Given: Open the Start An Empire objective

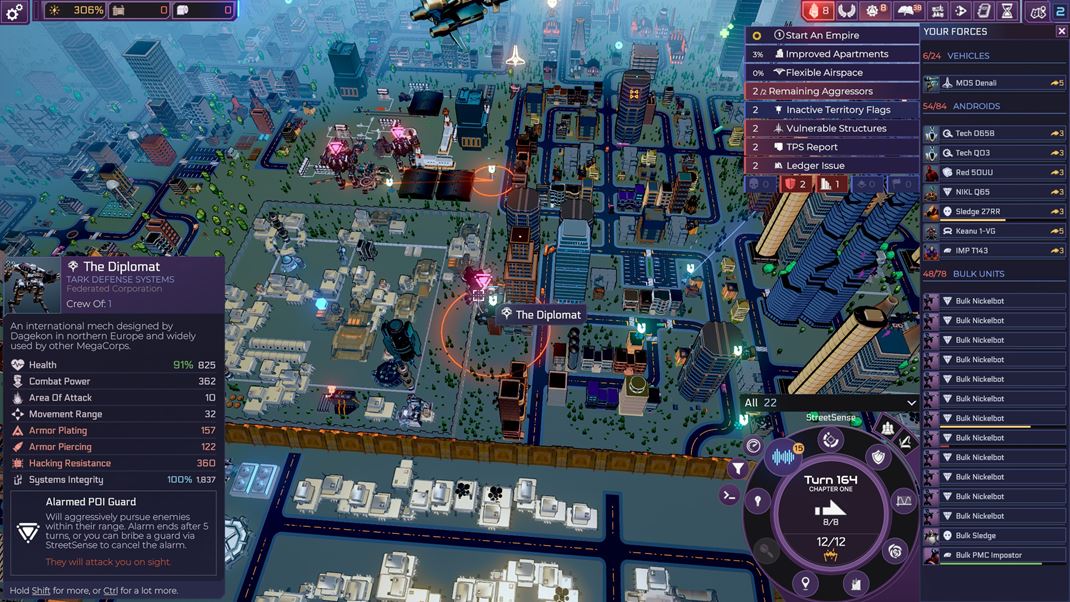Looking at the screenshot, I should (x=832, y=36).
